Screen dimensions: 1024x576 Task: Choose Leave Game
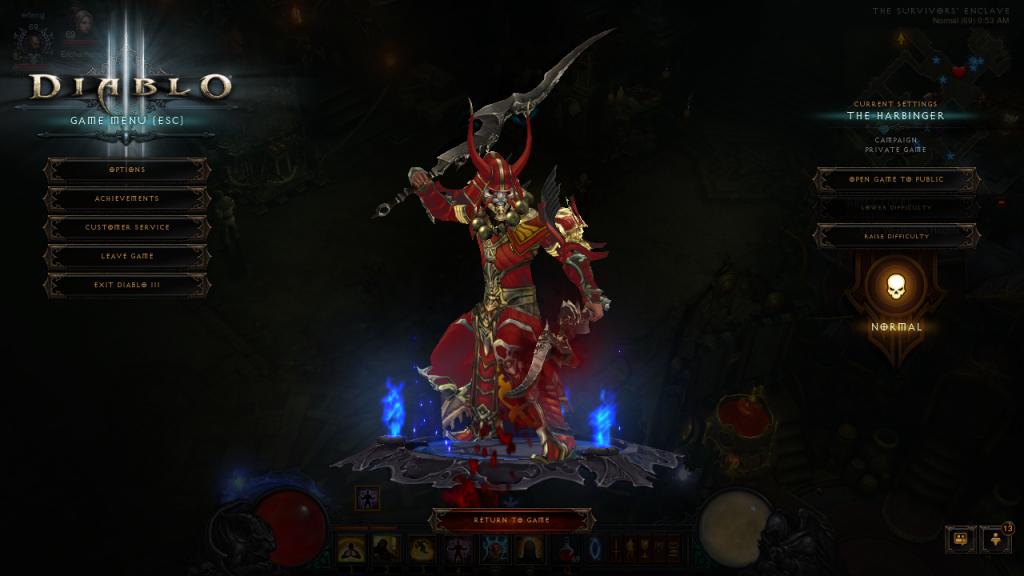coord(127,256)
